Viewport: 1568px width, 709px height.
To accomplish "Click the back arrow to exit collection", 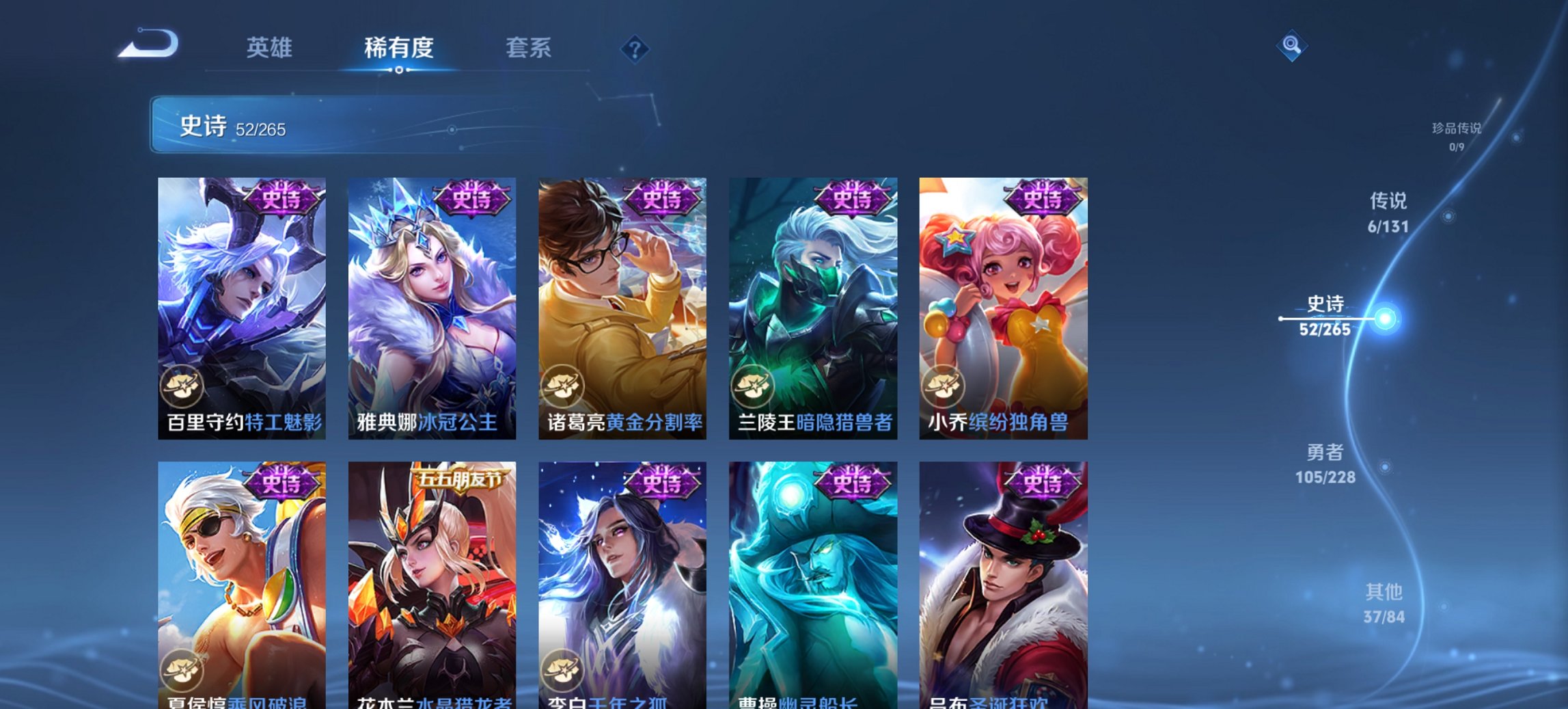I will pyautogui.click(x=147, y=42).
